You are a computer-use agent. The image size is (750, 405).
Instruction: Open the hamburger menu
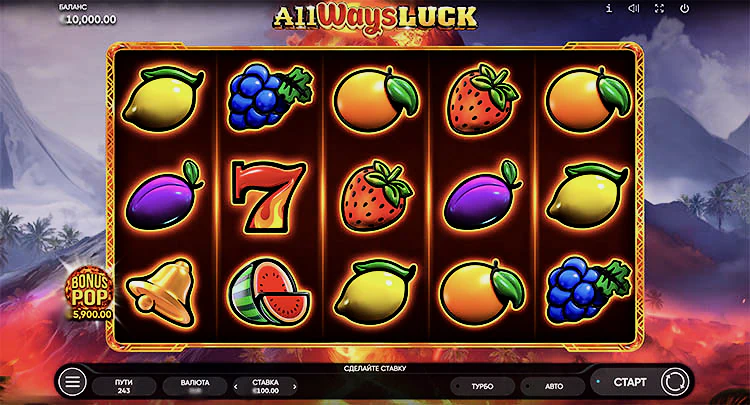coord(71,382)
